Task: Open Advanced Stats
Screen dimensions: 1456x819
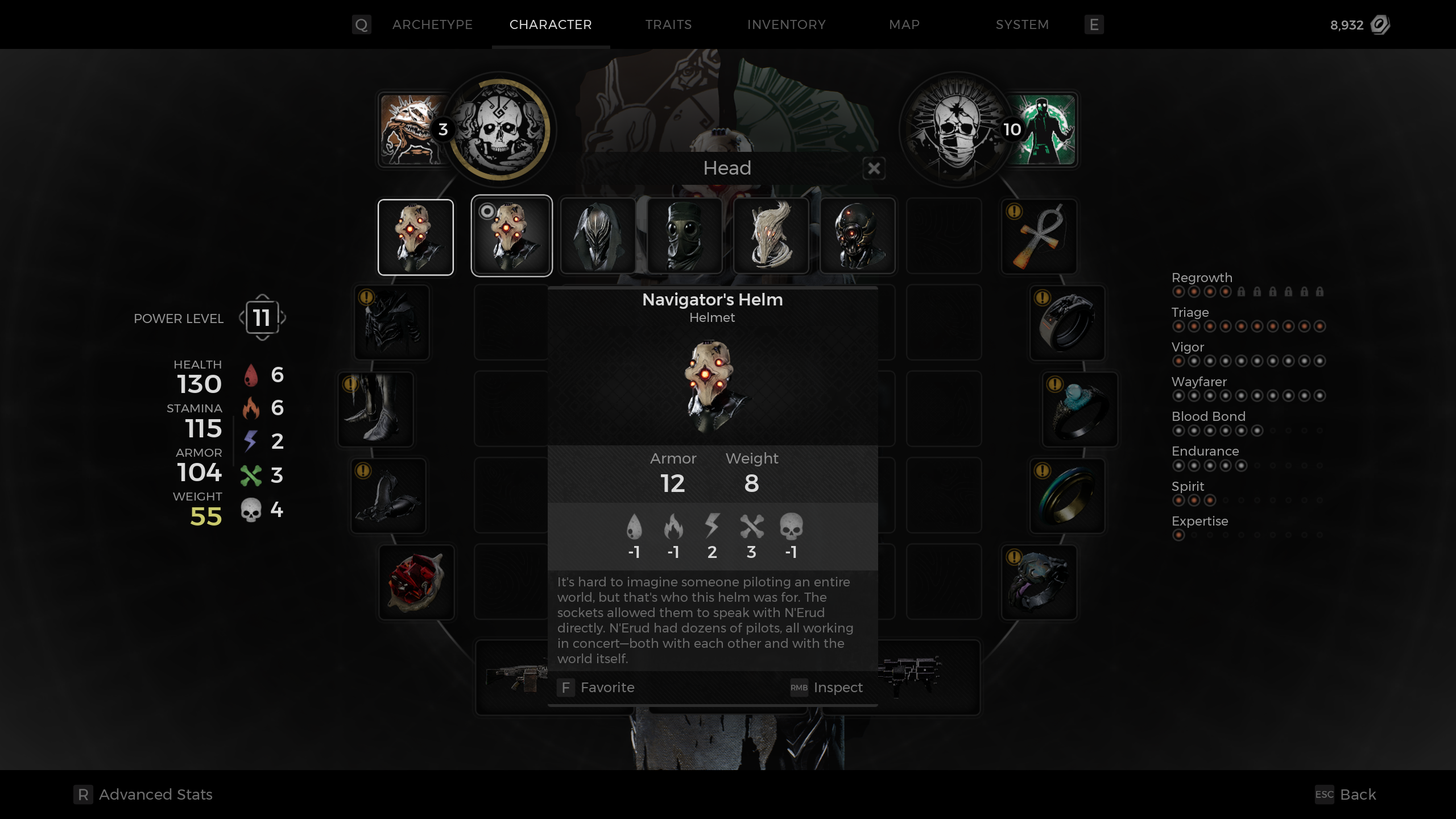Action: [142, 794]
